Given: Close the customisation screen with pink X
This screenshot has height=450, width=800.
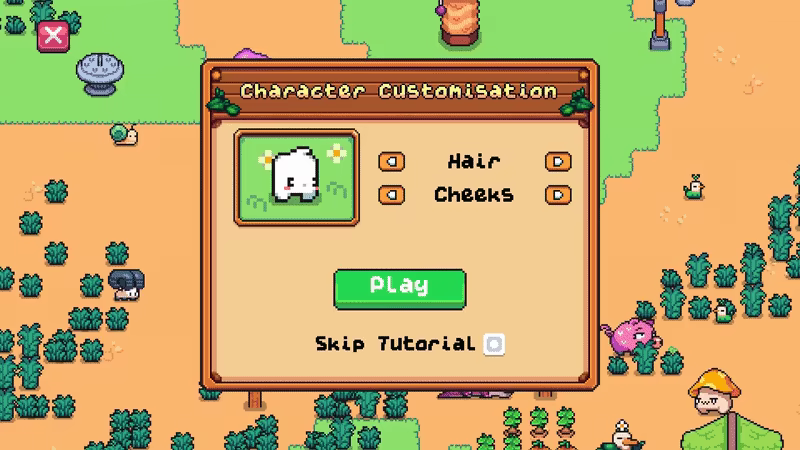Looking at the screenshot, I should [52, 37].
